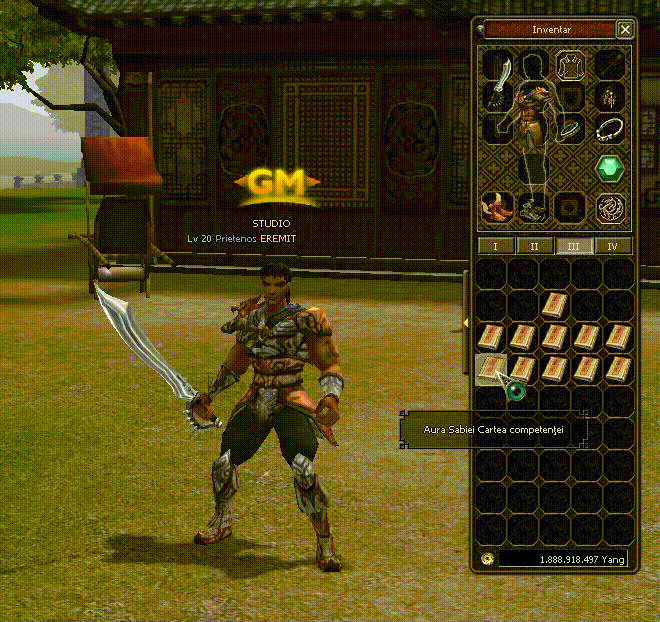Select inventory page III tab
This screenshot has height=622, width=660.
(574, 246)
